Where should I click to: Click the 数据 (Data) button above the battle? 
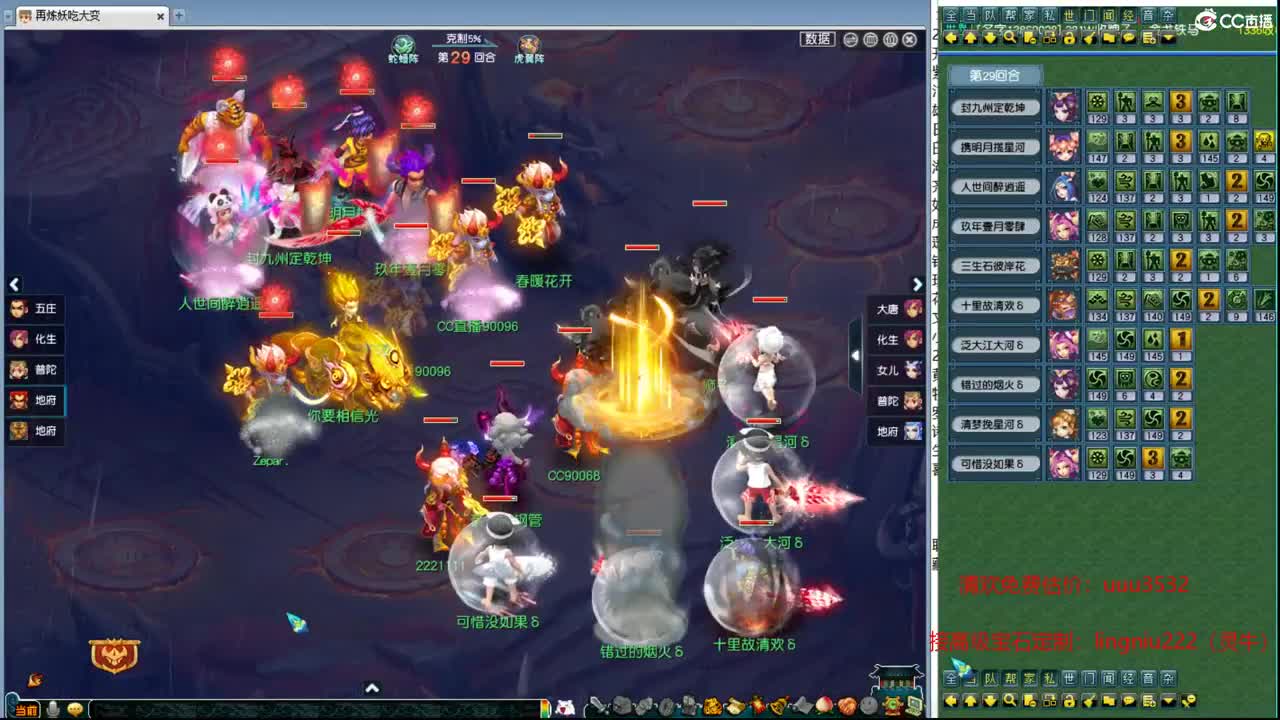coord(817,38)
